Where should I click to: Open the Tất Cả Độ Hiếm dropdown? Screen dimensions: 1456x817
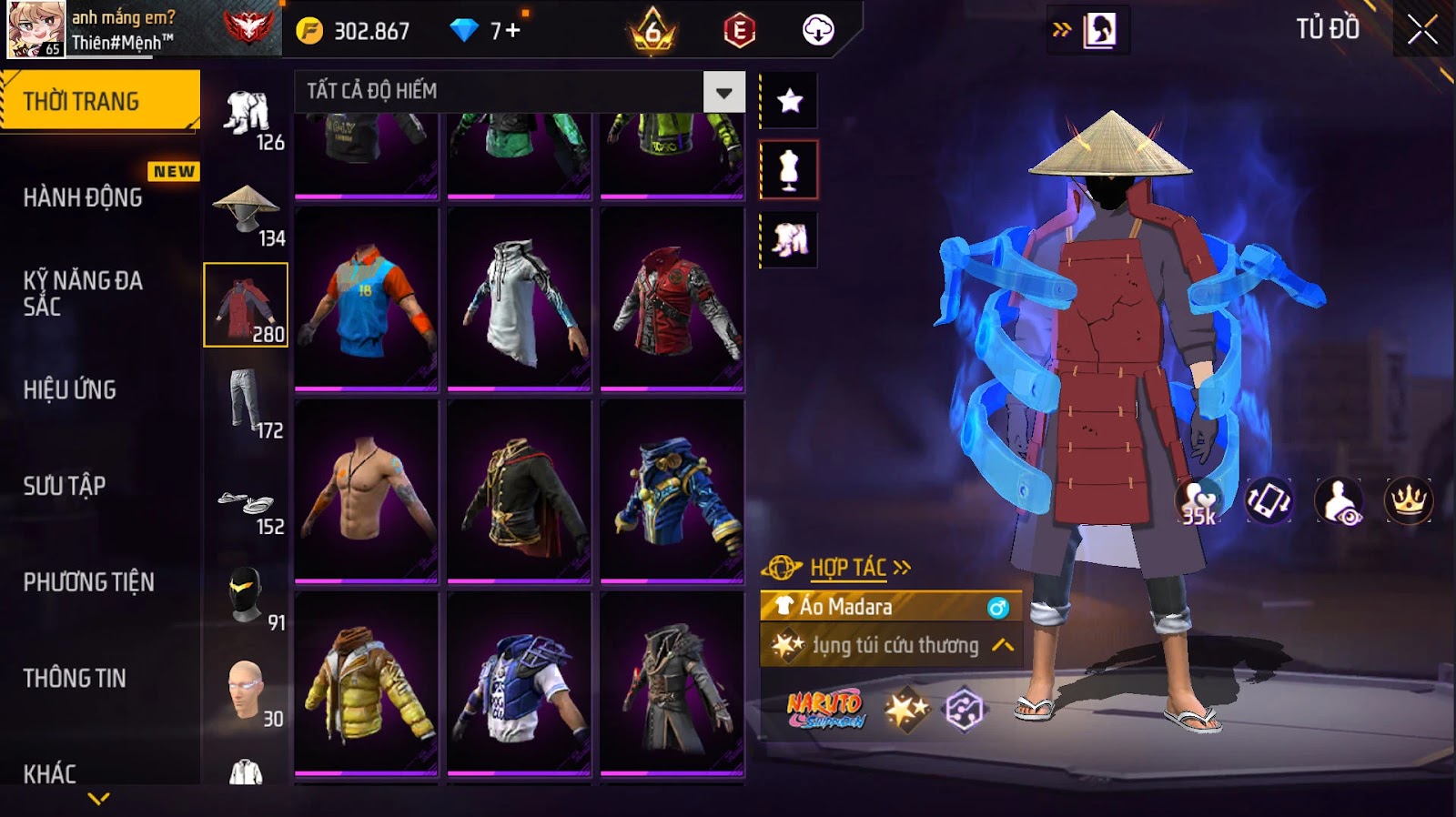coord(723,92)
